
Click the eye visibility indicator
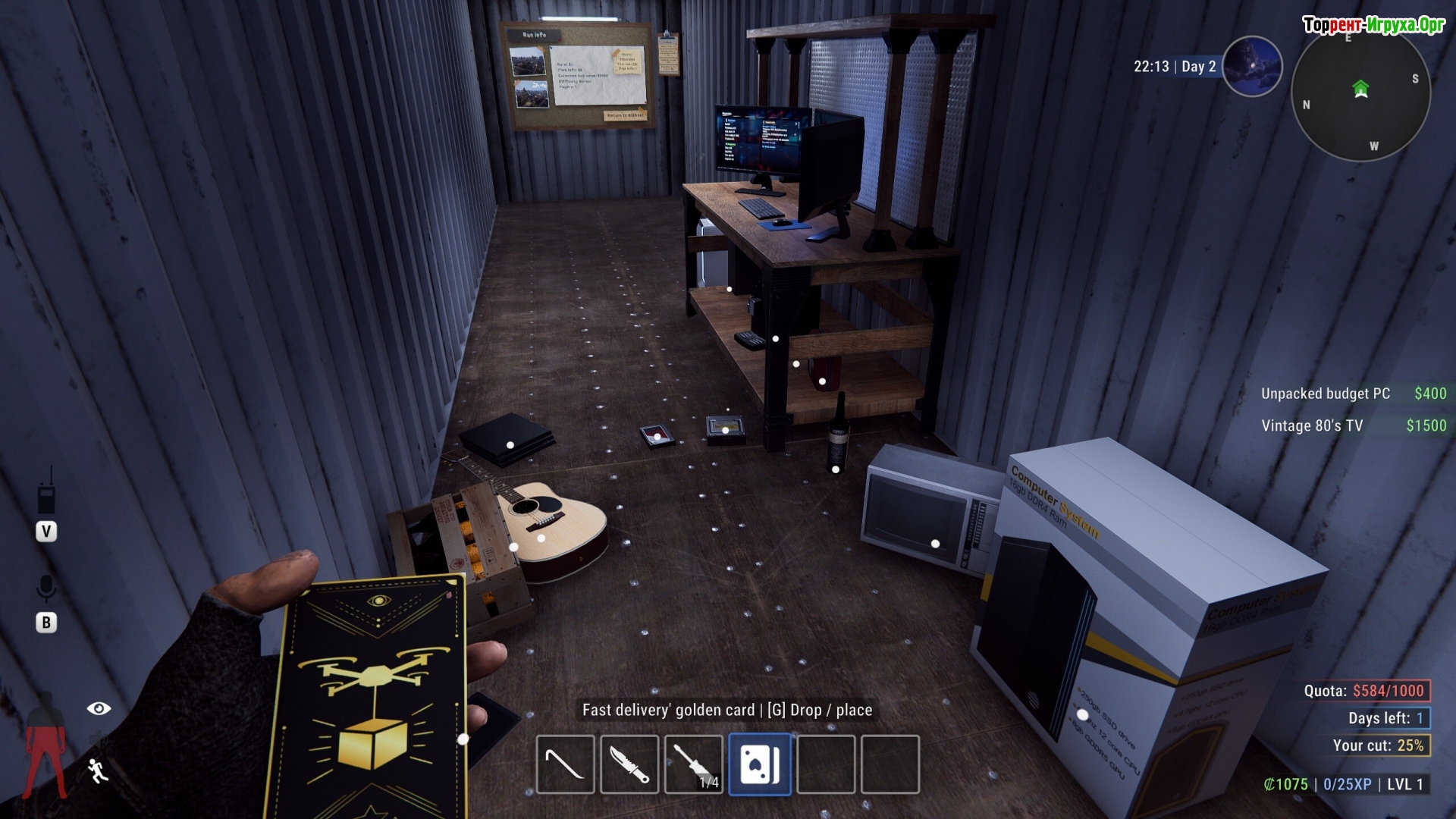pyautogui.click(x=99, y=708)
